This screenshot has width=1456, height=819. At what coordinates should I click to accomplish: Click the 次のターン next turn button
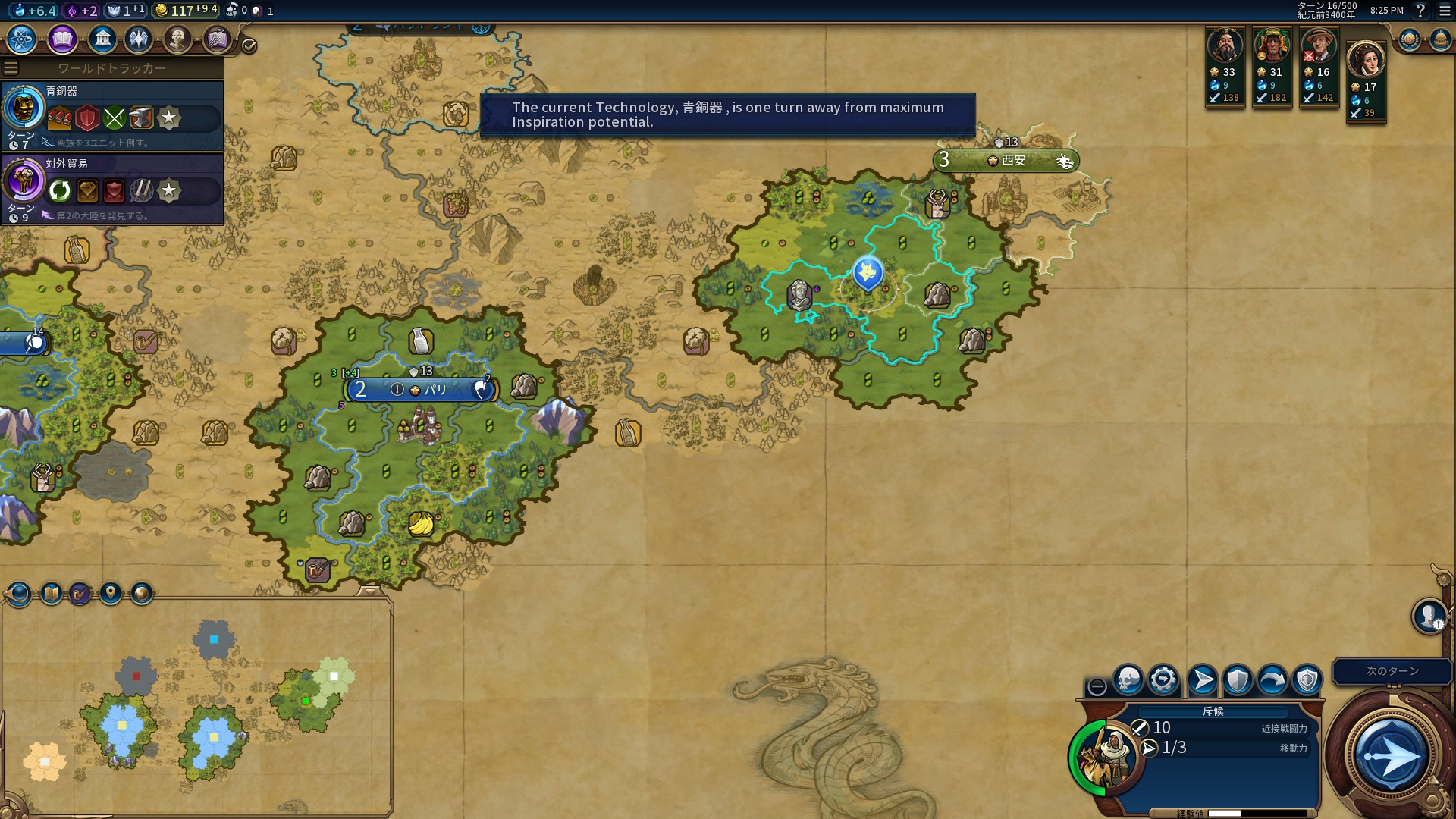pyautogui.click(x=1391, y=755)
